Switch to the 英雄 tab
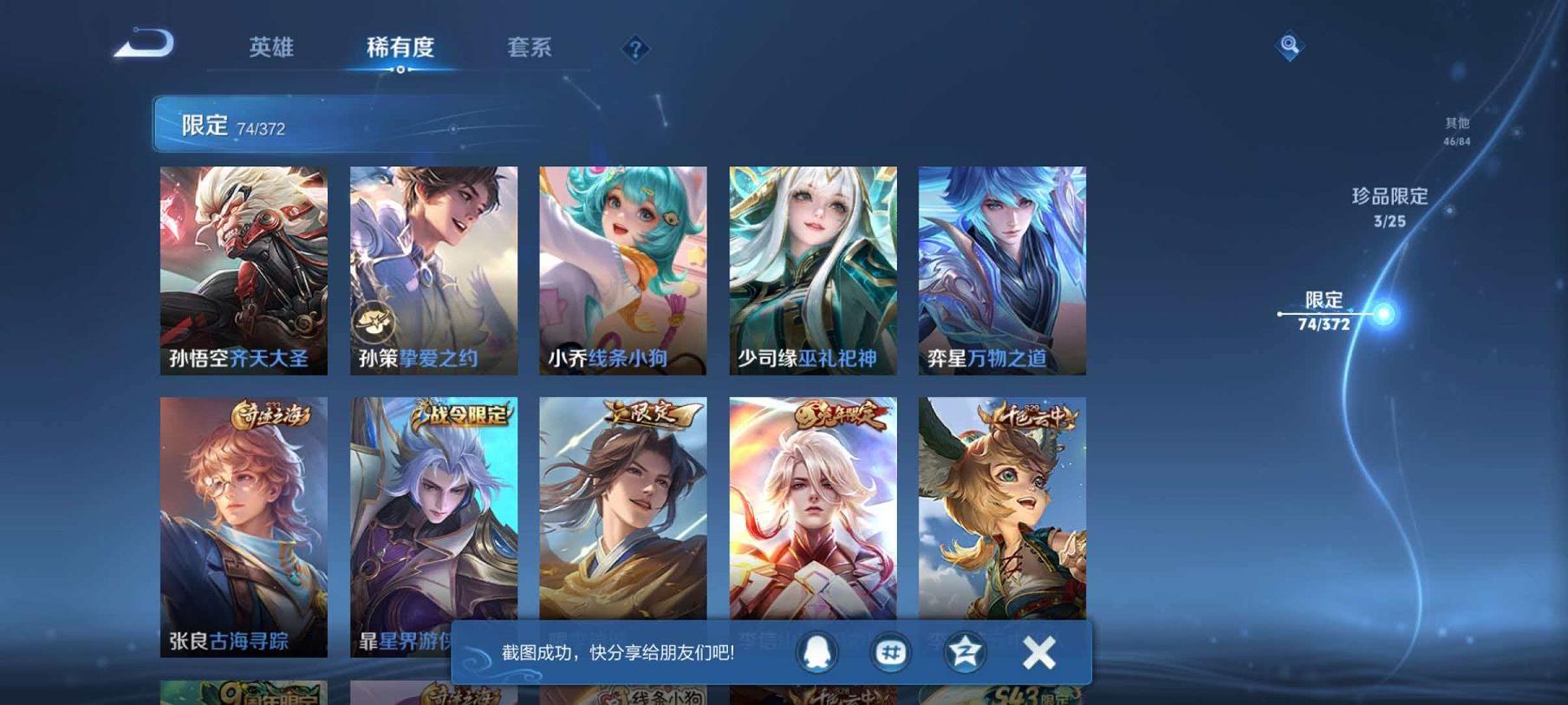Viewport: 1568px width, 705px height. click(270, 49)
